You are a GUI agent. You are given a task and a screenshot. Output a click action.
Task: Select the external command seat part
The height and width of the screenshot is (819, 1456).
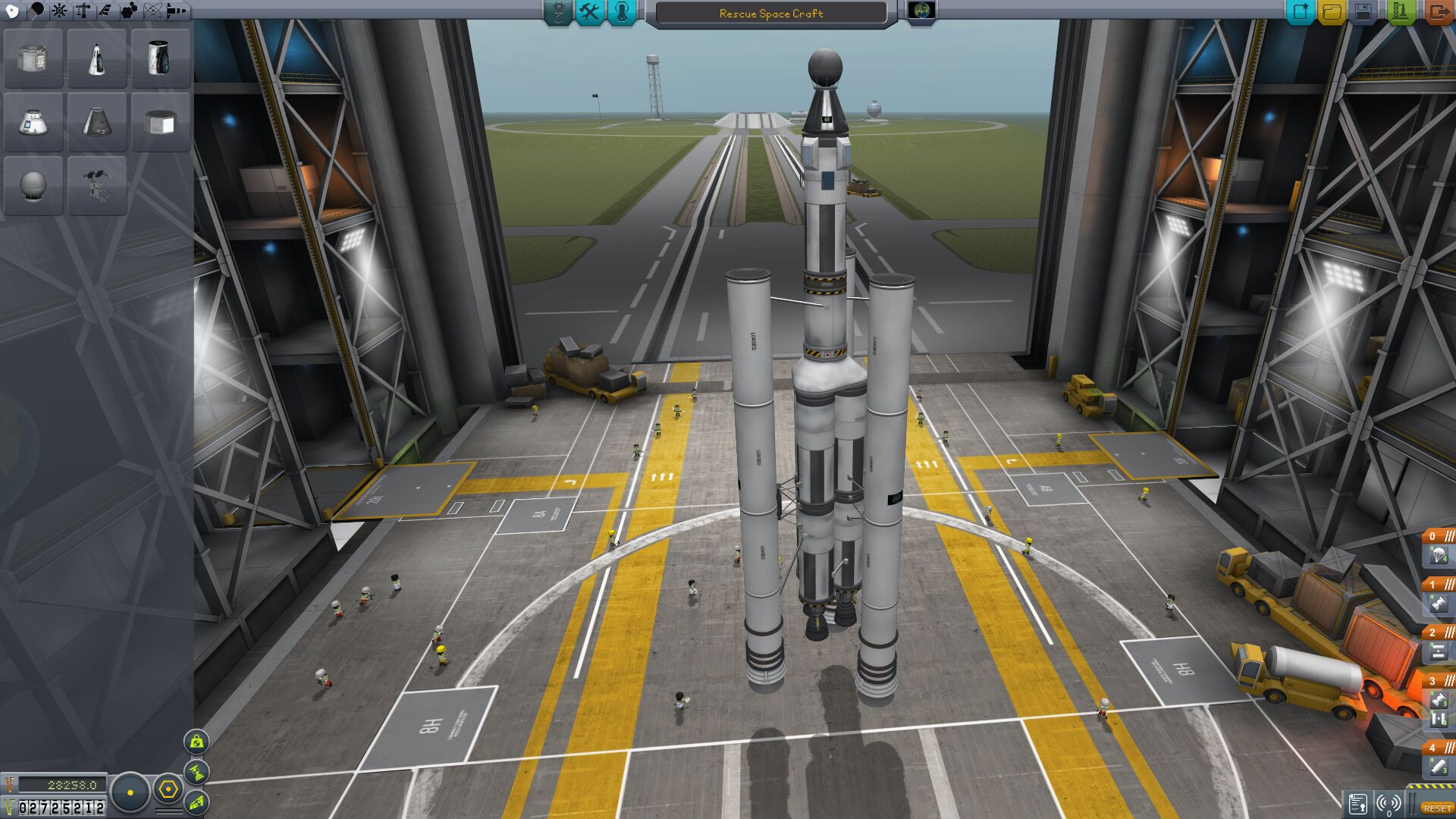(96, 186)
